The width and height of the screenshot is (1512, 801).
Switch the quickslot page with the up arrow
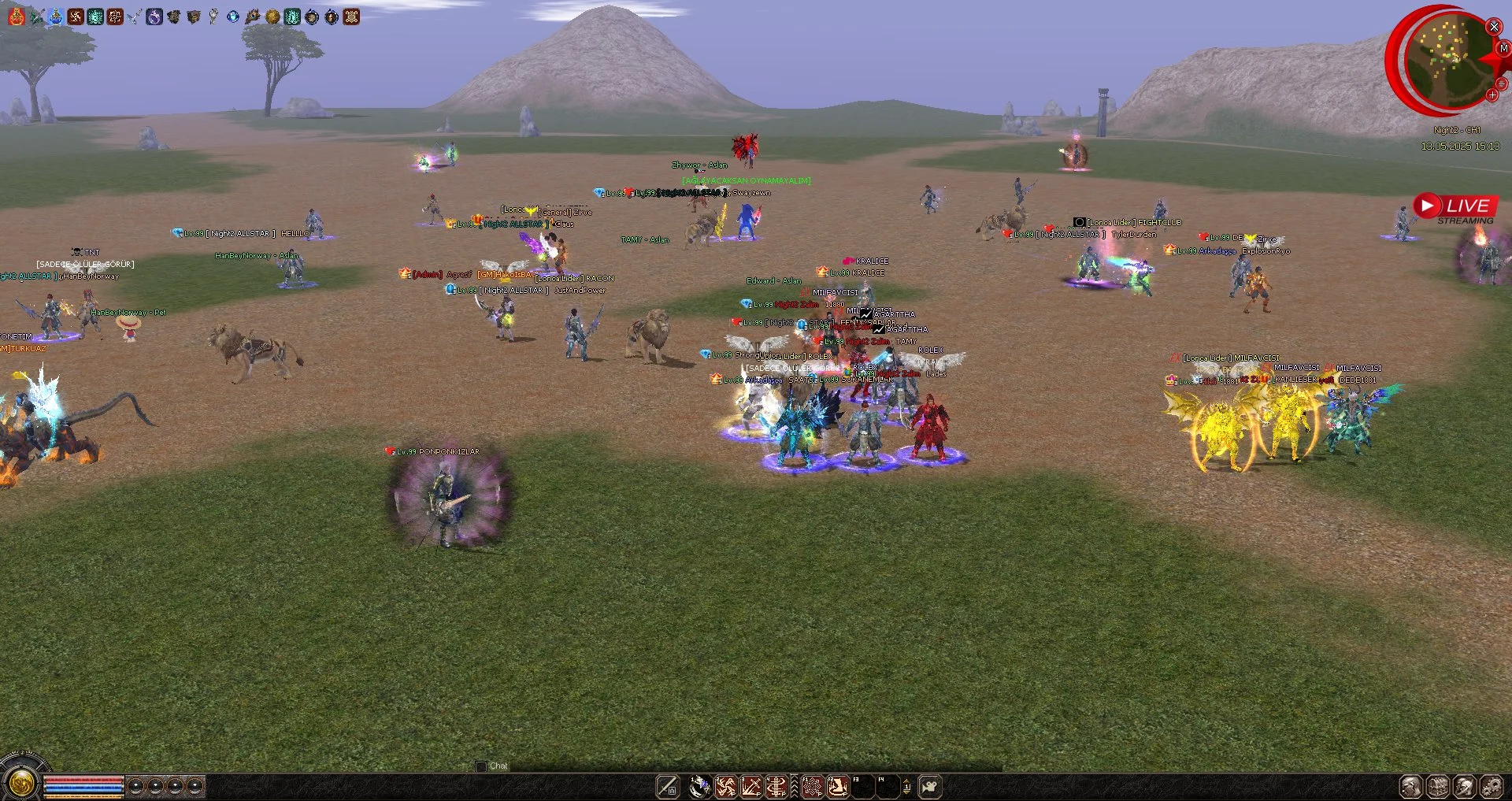(x=906, y=781)
